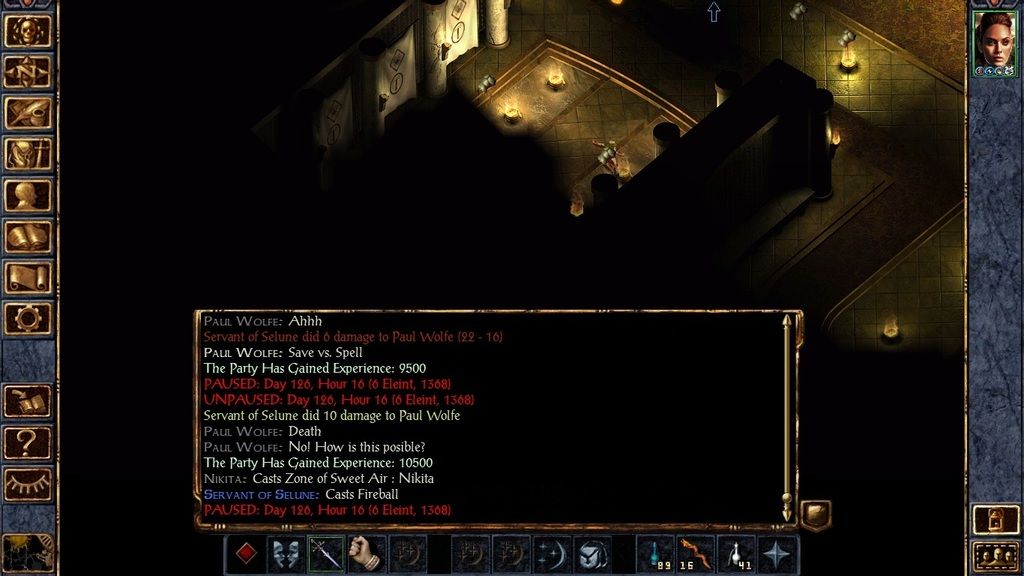The width and height of the screenshot is (1024, 576).
Task: Select all party members button
Action: pyautogui.click(x=994, y=555)
